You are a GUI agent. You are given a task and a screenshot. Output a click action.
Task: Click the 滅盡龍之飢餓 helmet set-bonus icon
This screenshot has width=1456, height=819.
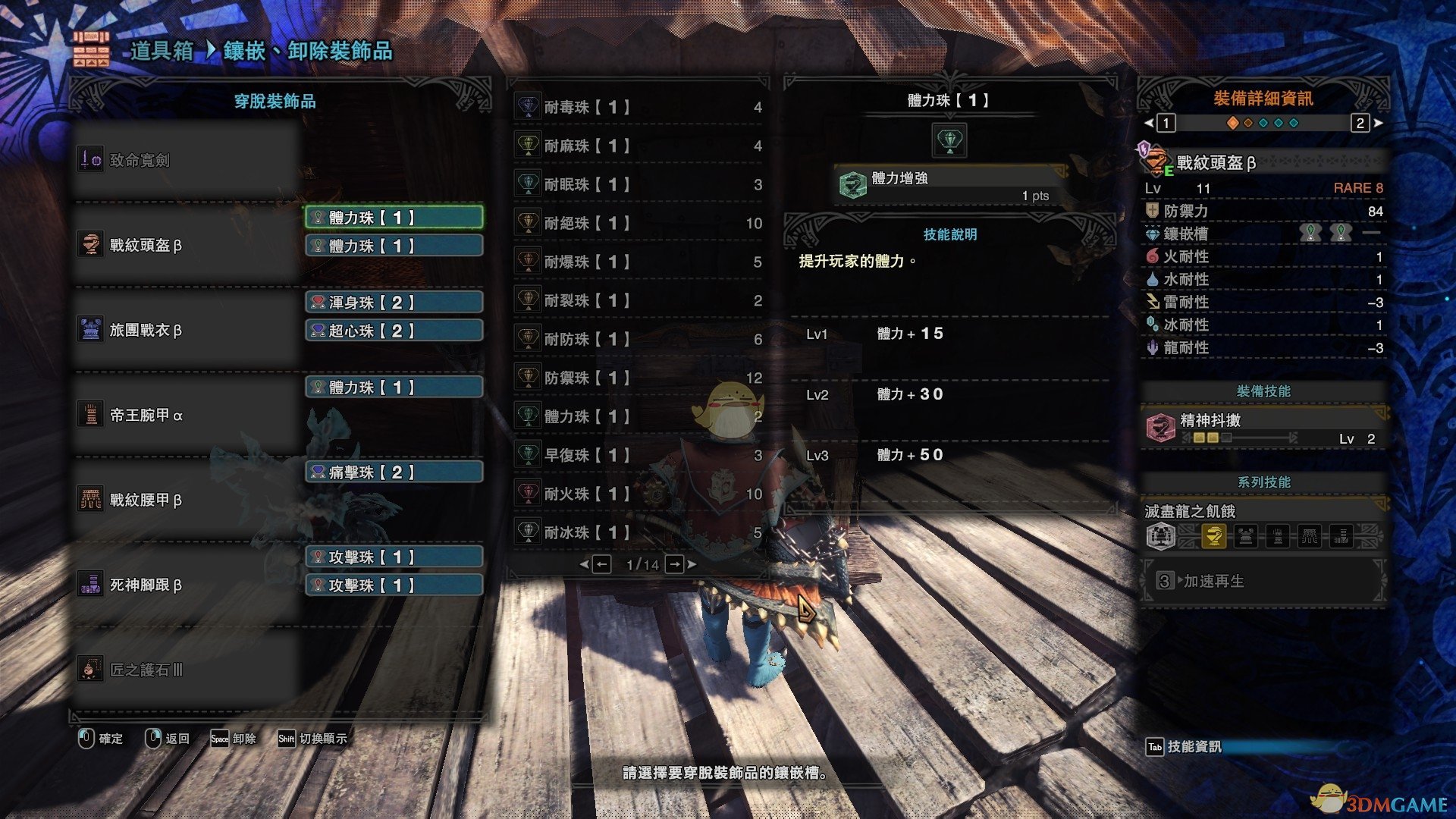(x=1213, y=536)
